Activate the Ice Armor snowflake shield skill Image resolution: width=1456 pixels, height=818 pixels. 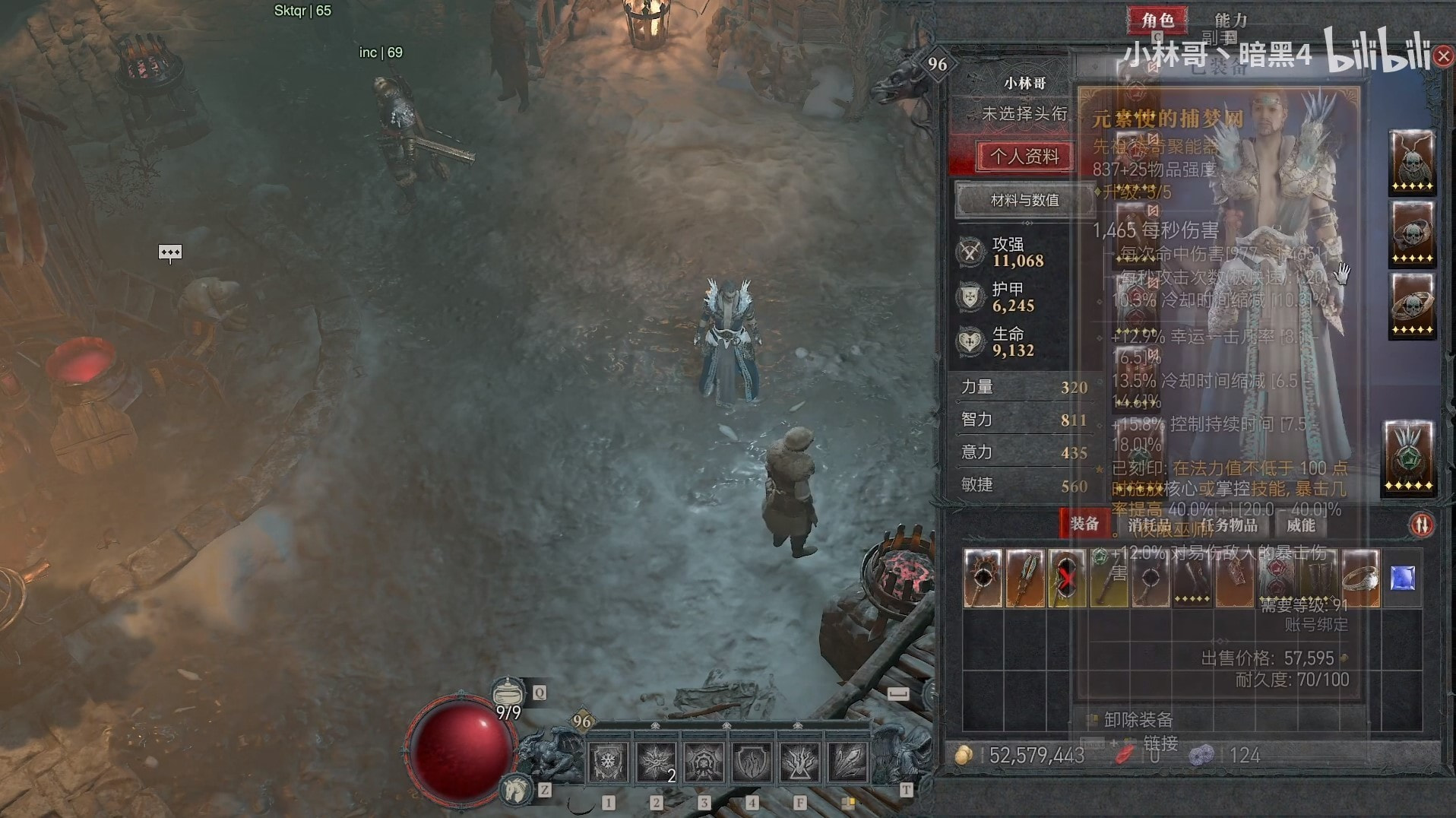608,761
